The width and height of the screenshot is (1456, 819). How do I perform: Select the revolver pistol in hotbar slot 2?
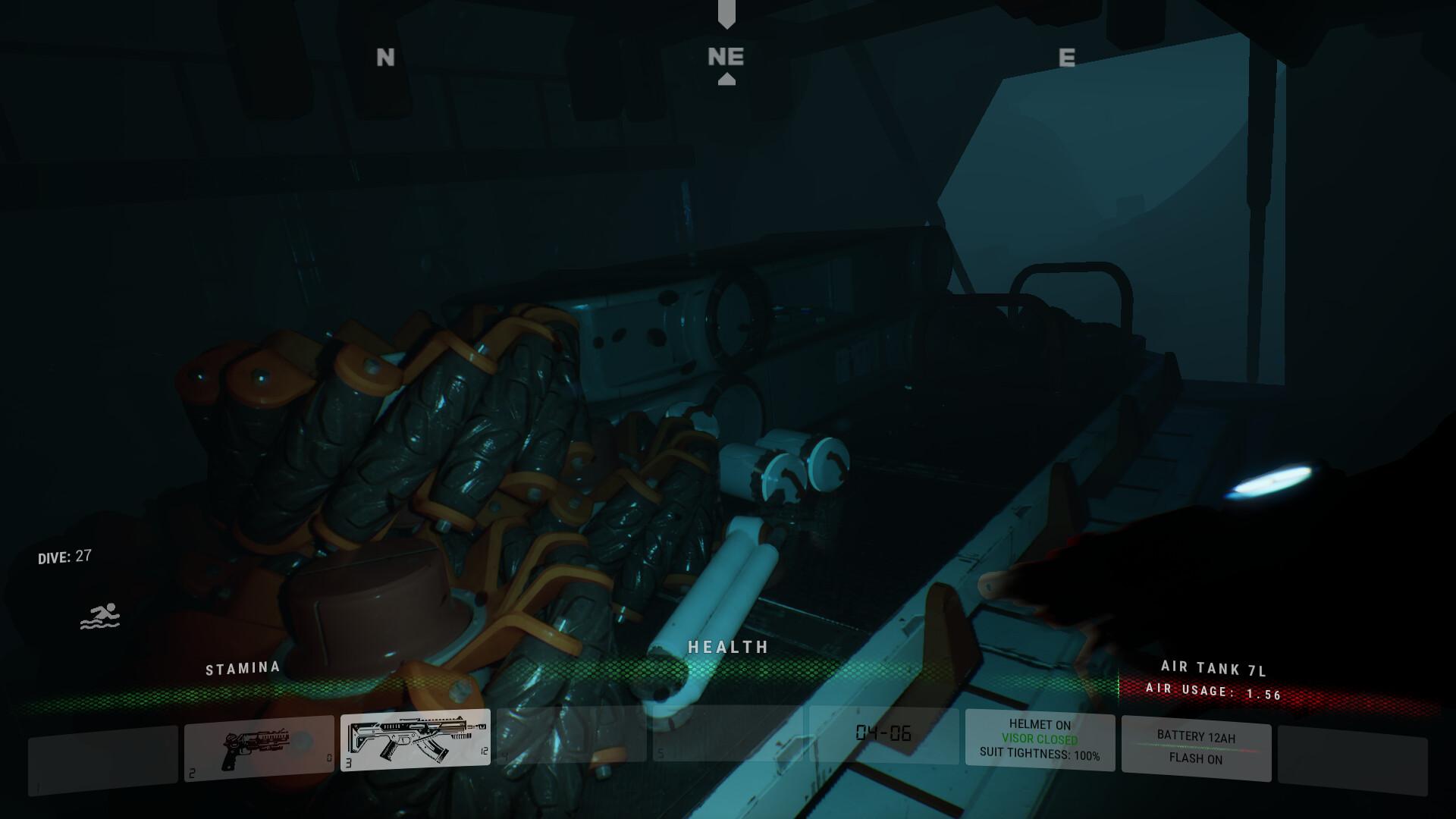[x=259, y=748]
